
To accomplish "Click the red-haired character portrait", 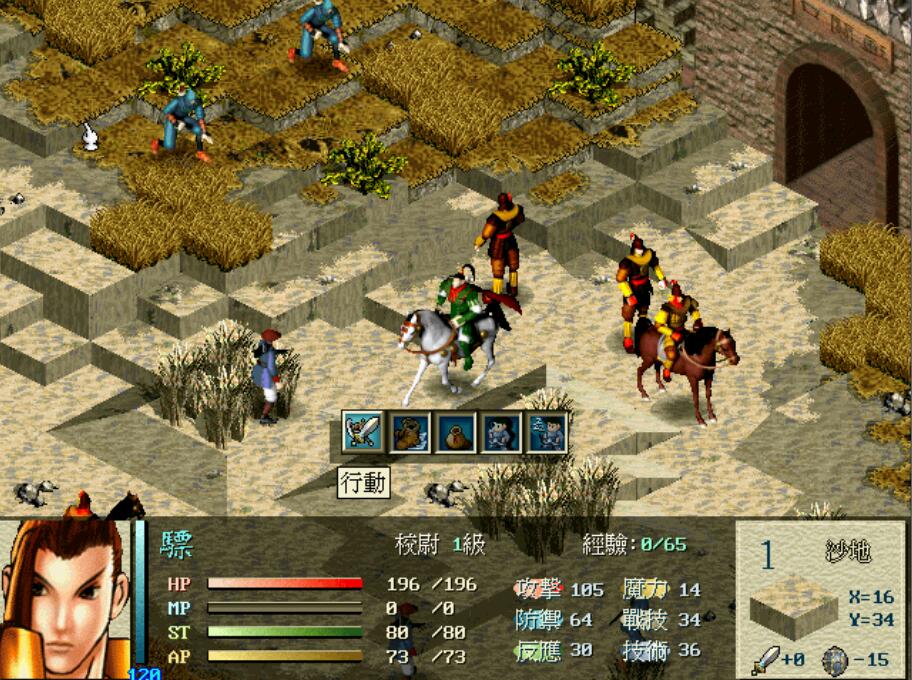I will [66, 598].
